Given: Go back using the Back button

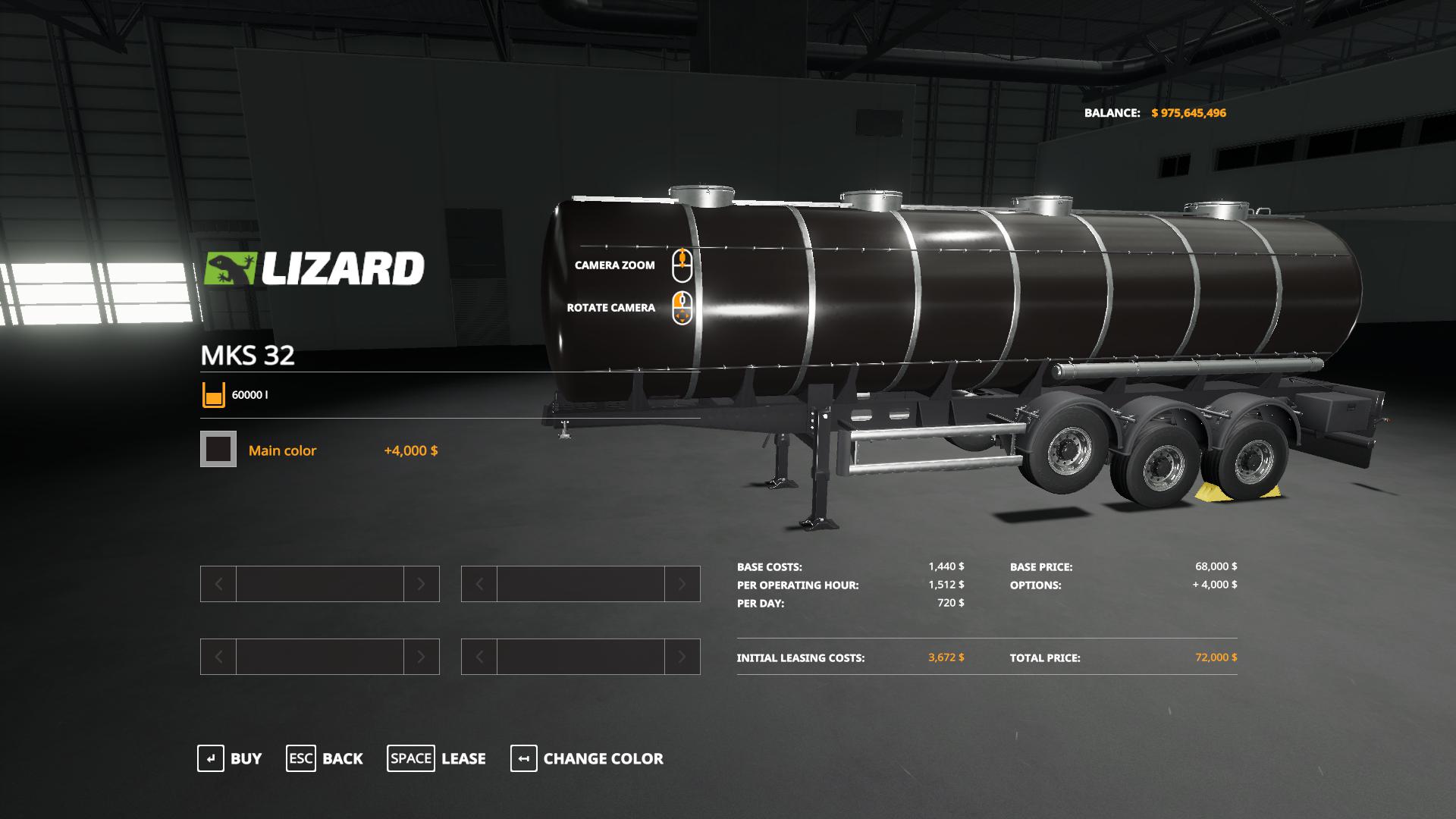Looking at the screenshot, I should coord(325,758).
